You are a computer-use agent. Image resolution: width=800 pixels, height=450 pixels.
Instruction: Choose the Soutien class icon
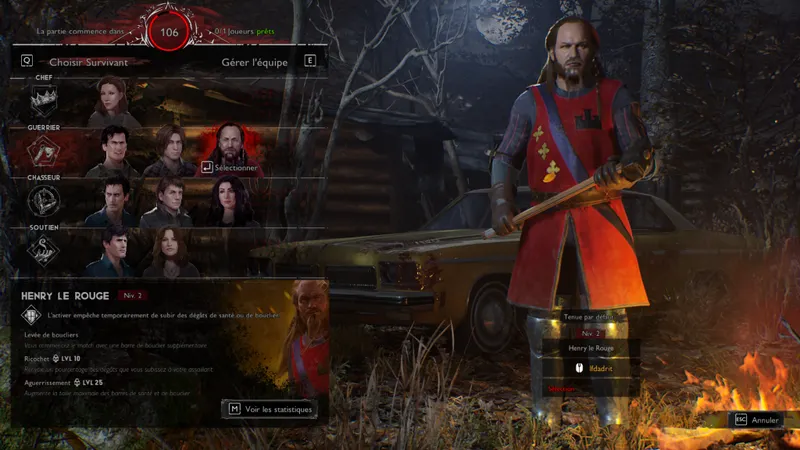[43, 250]
